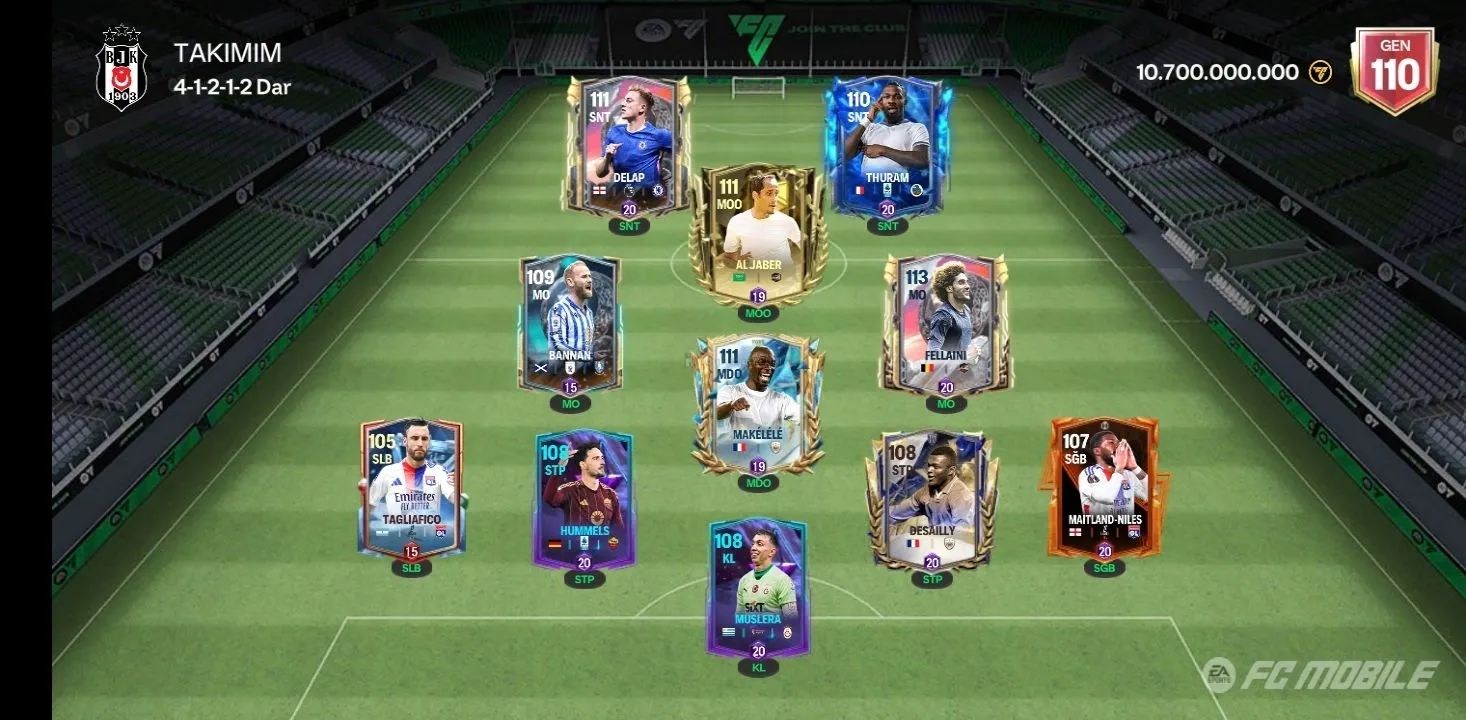Select the Hummels centre back card
Screen dimensions: 1466x720
584,500
